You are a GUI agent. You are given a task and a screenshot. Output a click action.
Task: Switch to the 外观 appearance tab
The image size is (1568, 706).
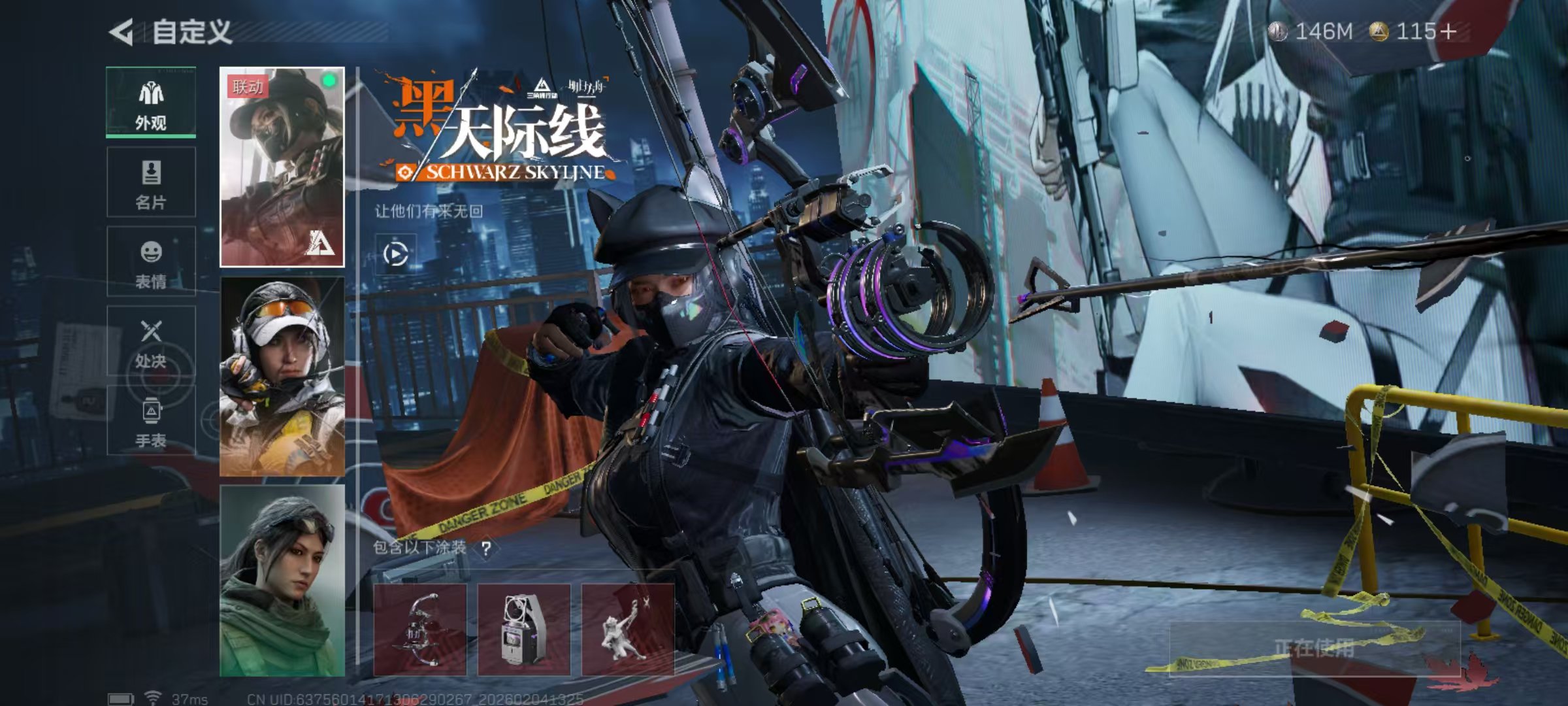(151, 103)
